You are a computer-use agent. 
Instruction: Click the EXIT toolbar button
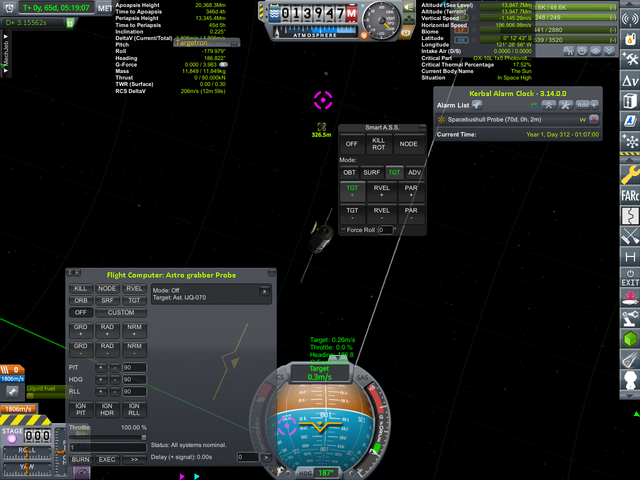tap(630, 278)
